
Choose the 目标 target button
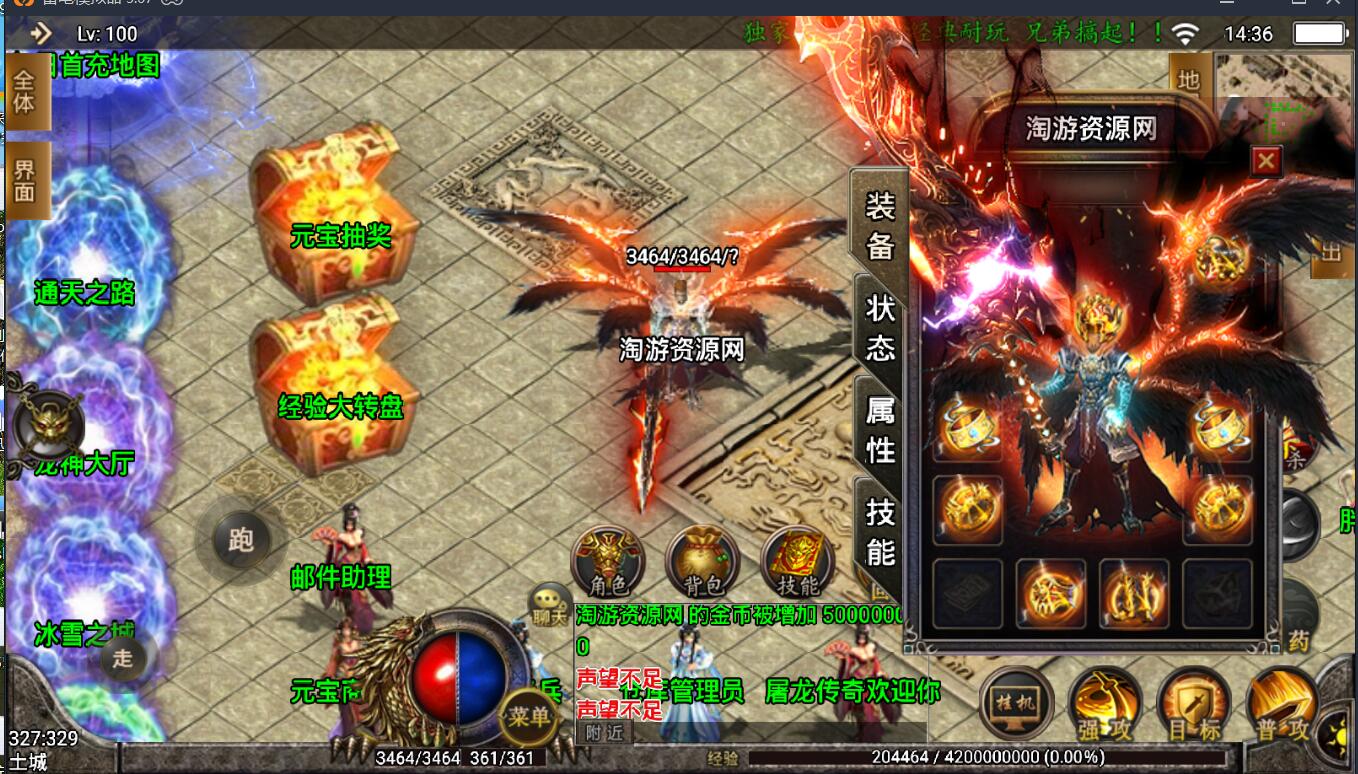coord(1192,705)
